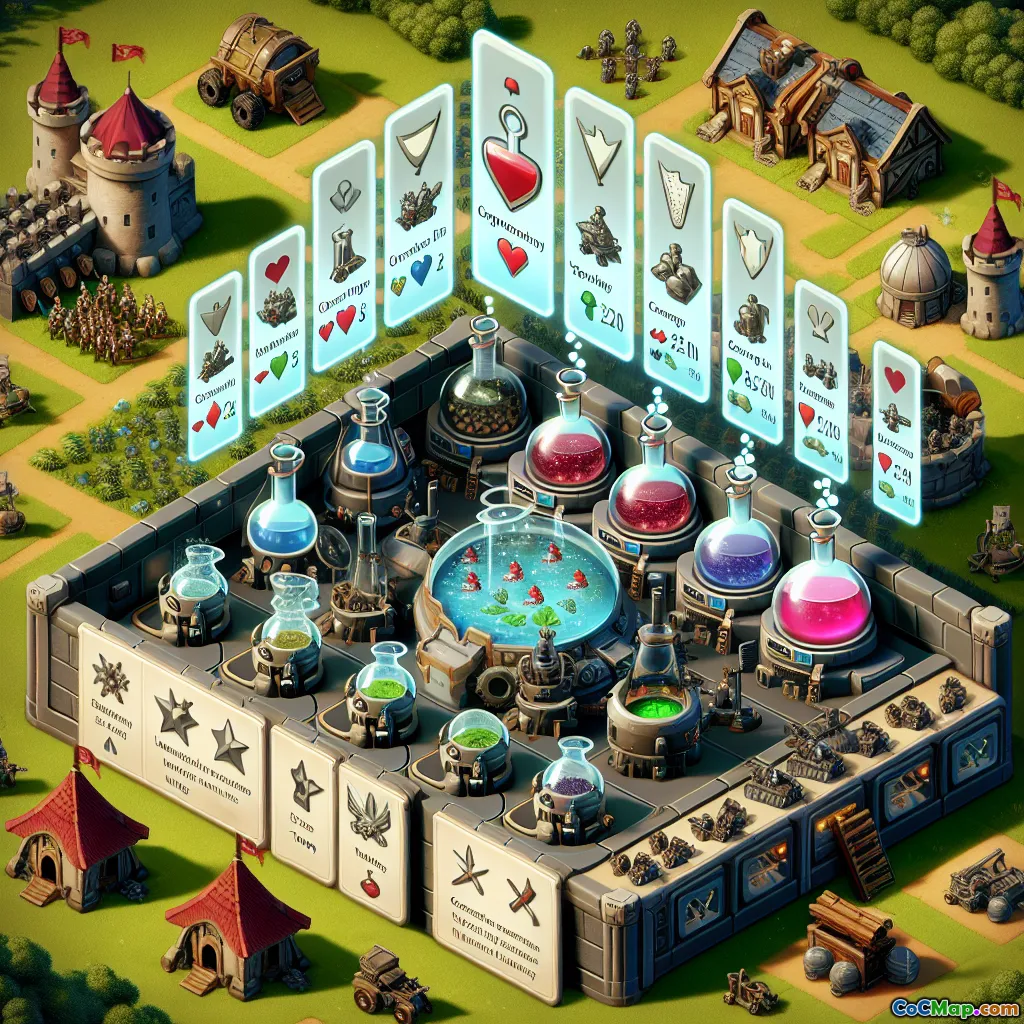This screenshot has width=1024, height=1024.
Task: Open the panel with wings and red potion
Action: (373, 838)
